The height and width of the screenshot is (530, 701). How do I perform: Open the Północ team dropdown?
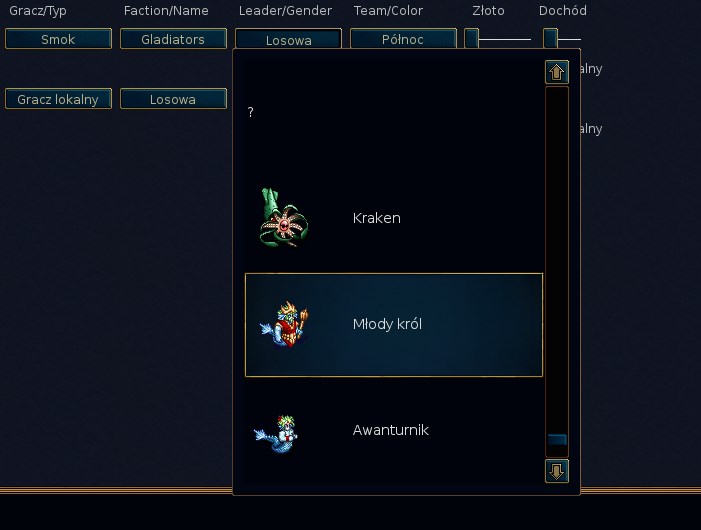point(403,39)
